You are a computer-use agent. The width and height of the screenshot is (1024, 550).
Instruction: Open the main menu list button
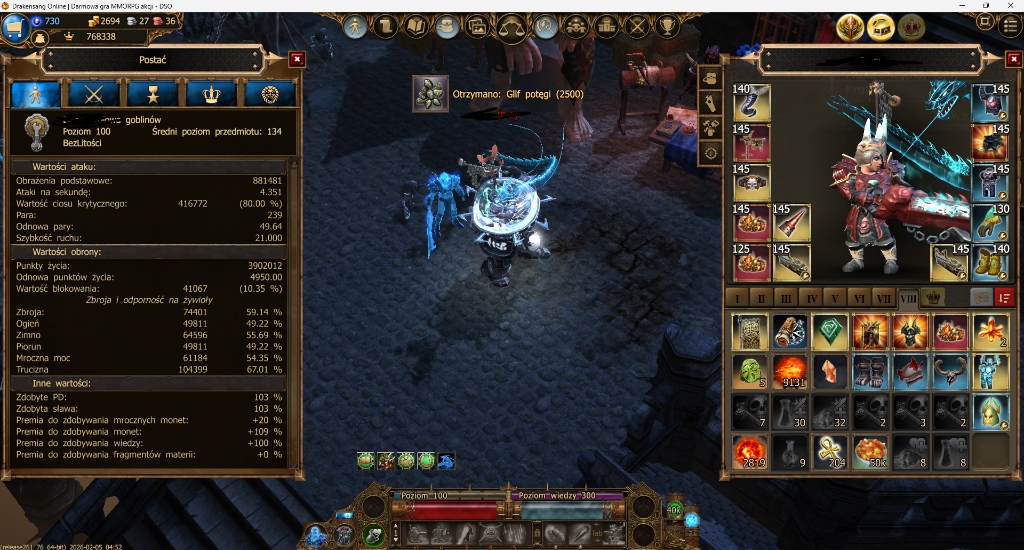point(1010,26)
